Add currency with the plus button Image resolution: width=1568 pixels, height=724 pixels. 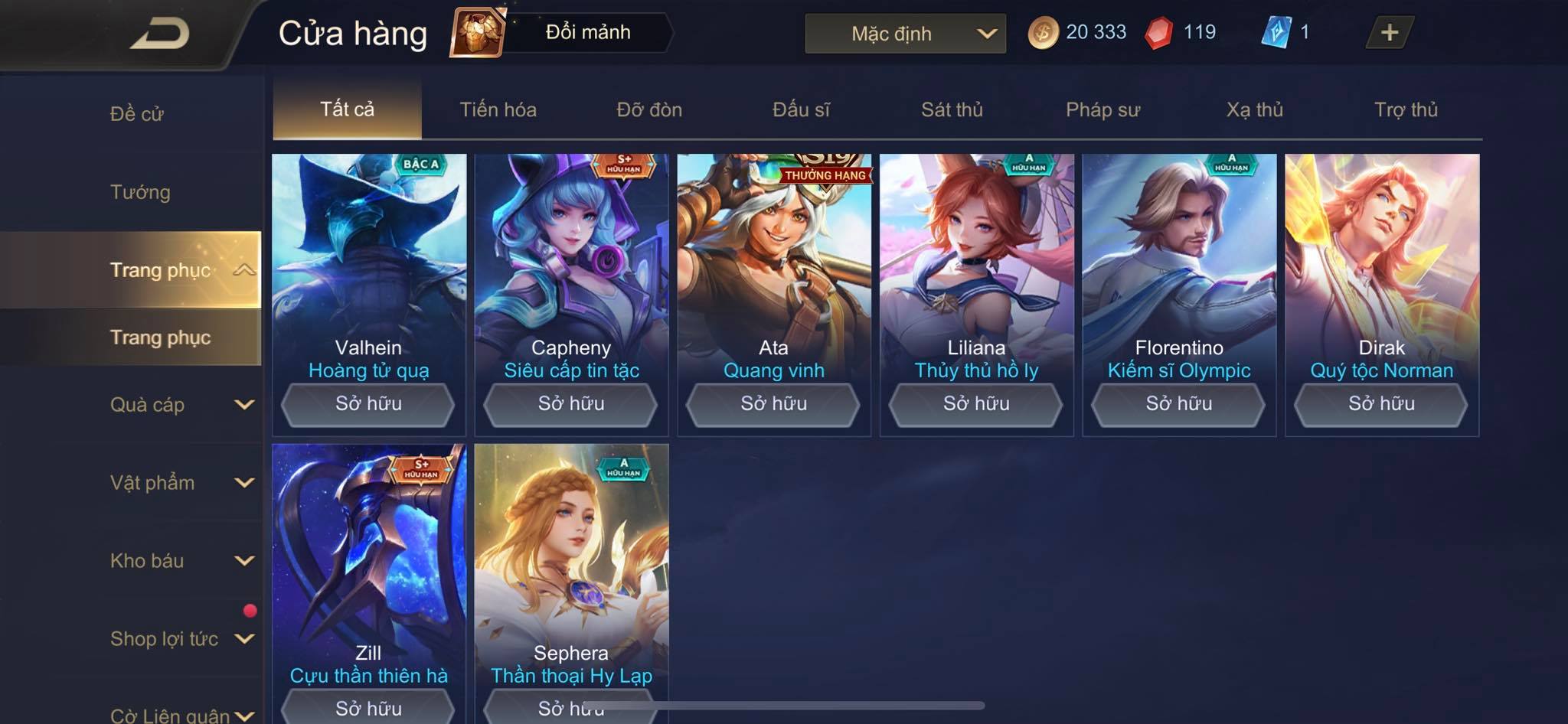(x=1389, y=32)
